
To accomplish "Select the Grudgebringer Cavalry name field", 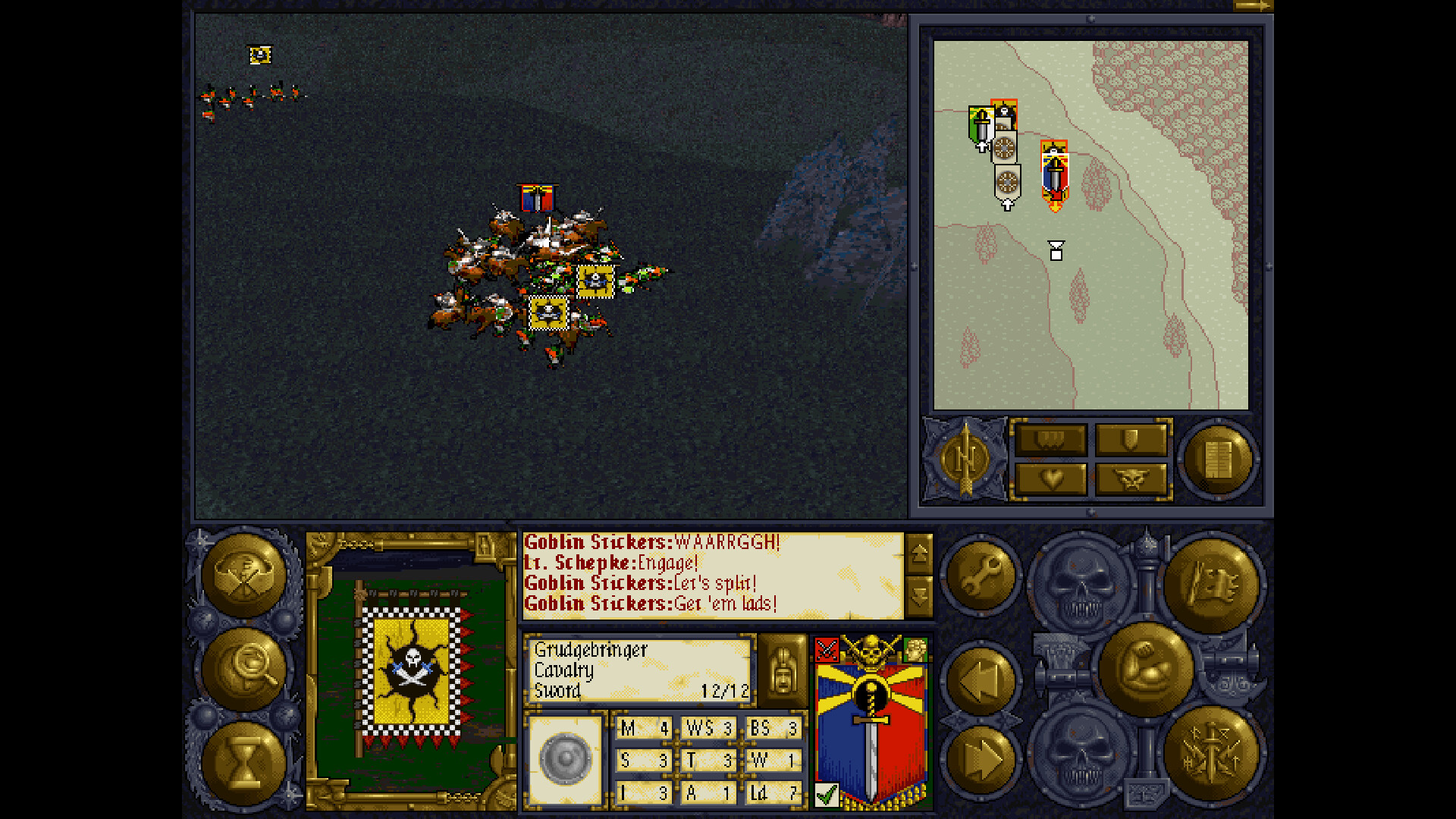I will pyautogui.click(x=637, y=670).
